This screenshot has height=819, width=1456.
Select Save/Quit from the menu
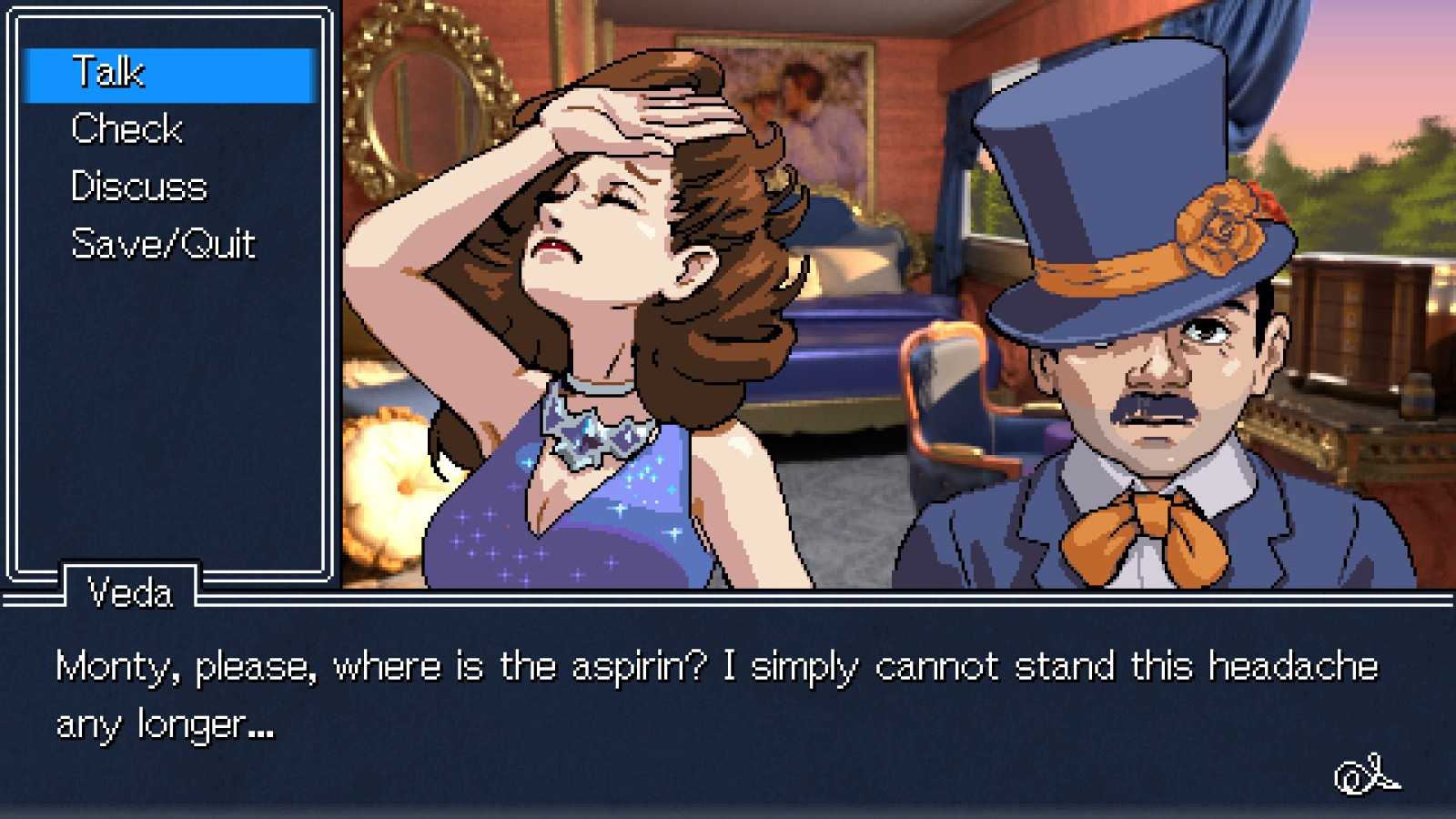coord(164,244)
